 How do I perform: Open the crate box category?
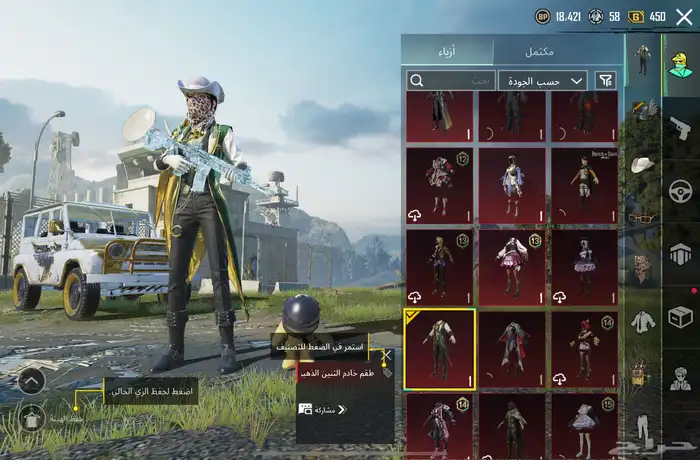[x=680, y=316]
